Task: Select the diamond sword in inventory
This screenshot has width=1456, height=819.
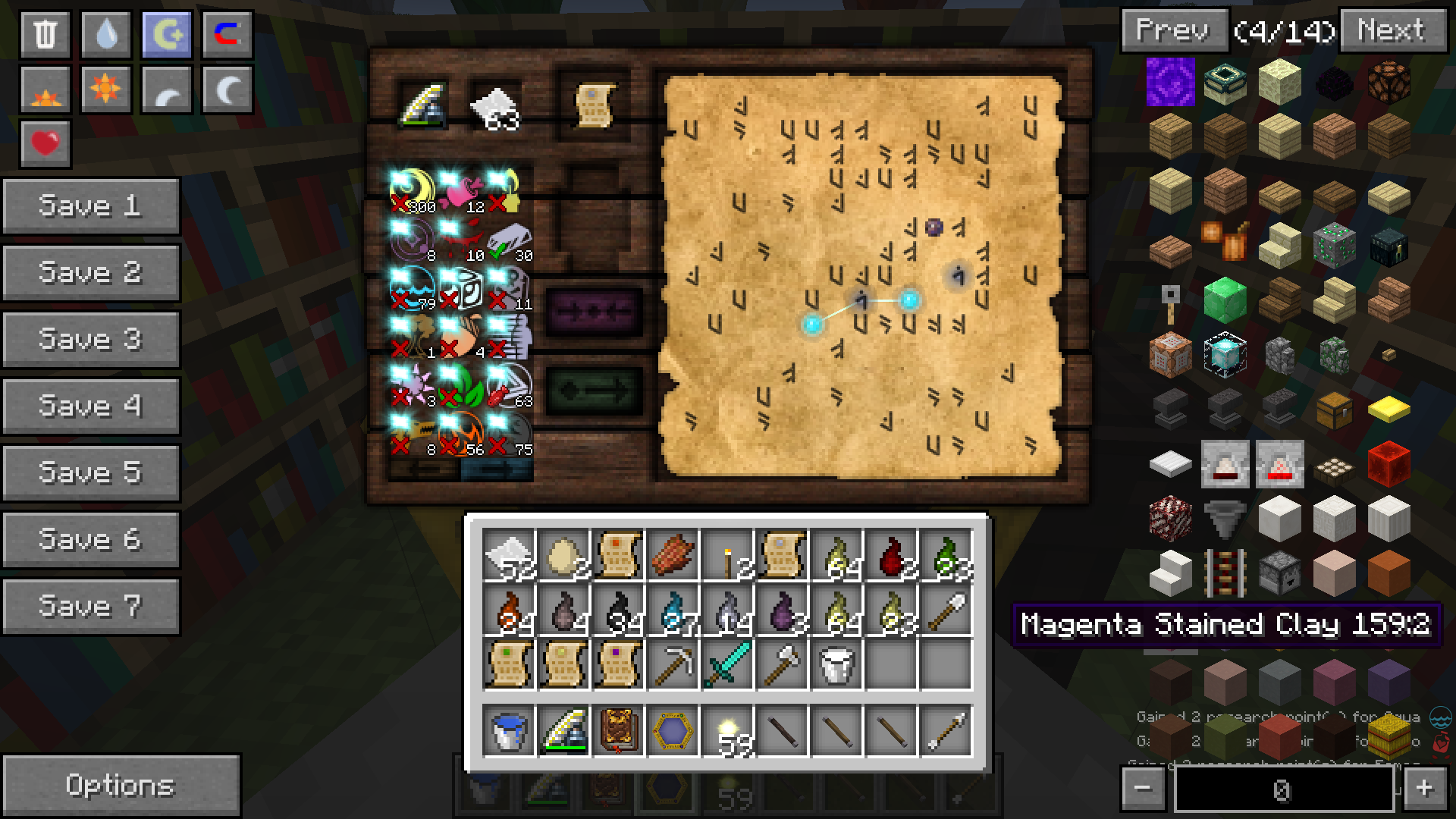Action: tap(727, 664)
